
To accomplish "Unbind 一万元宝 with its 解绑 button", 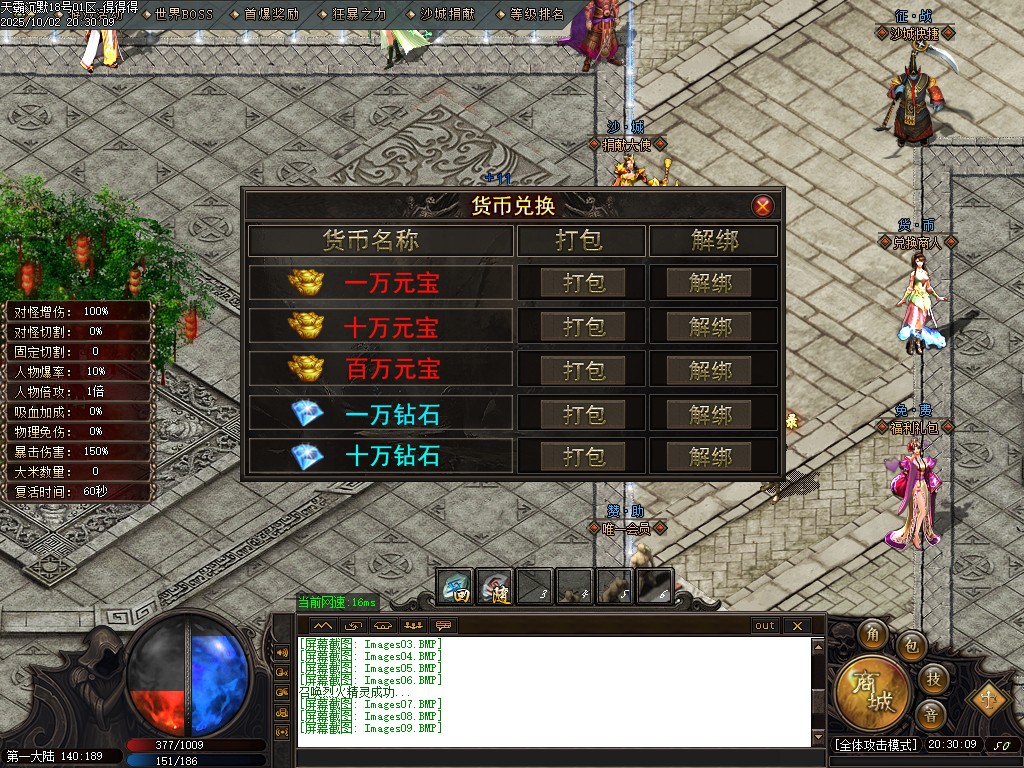I will click(711, 283).
